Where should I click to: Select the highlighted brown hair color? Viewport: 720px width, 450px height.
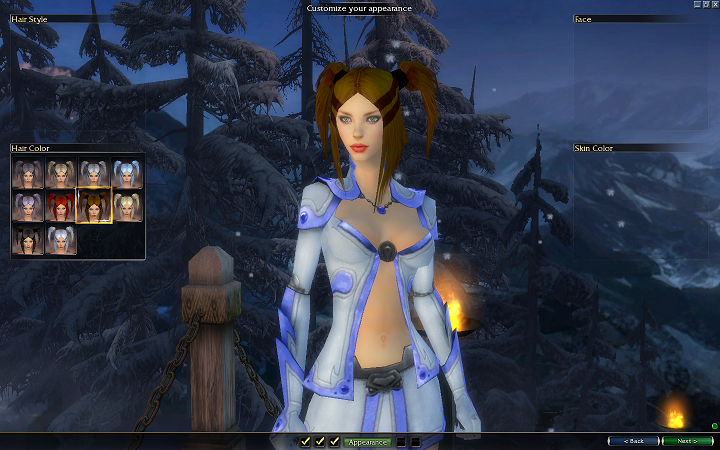click(x=94, y=207)
